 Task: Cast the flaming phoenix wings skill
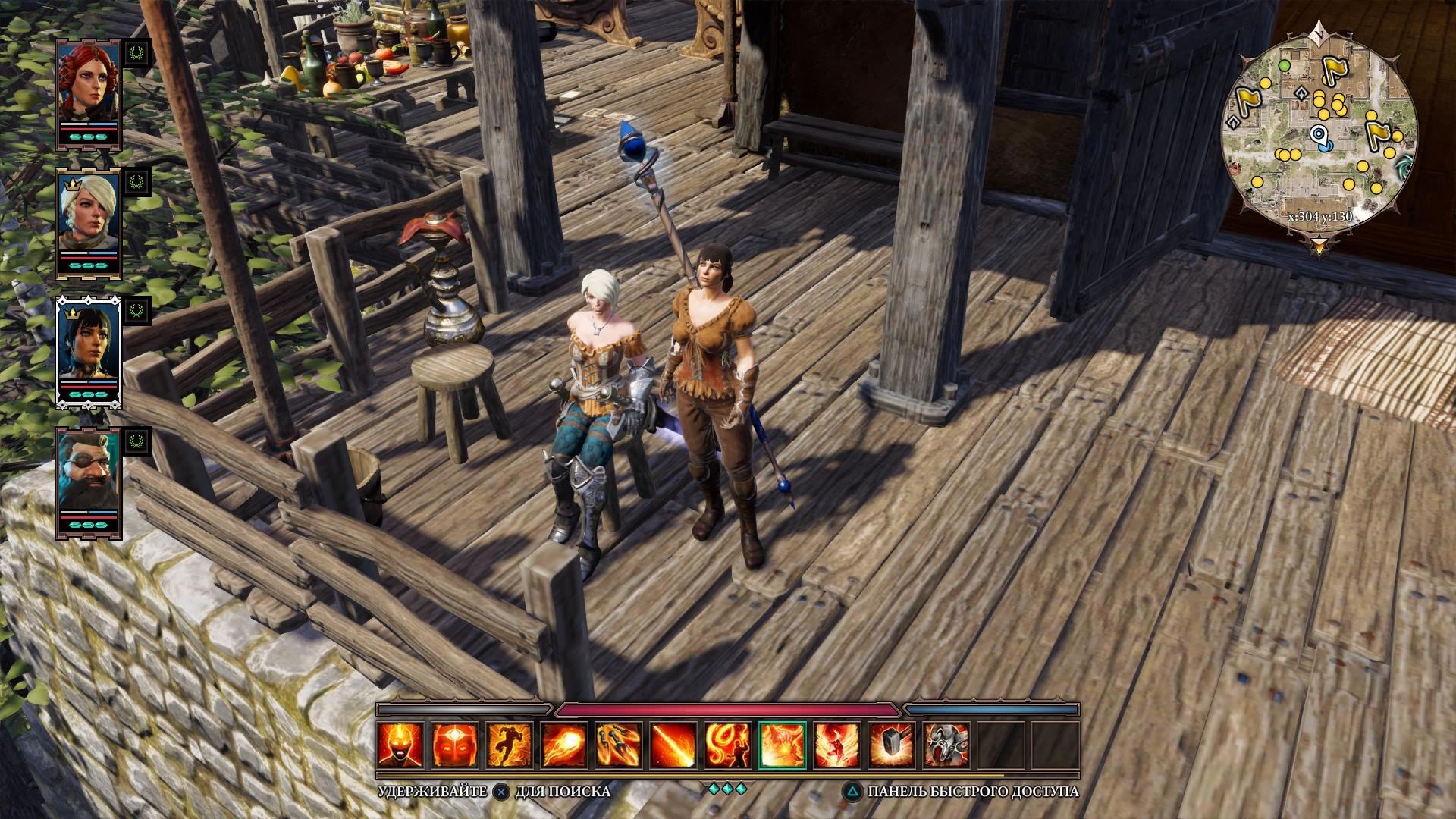coord(837,745)
